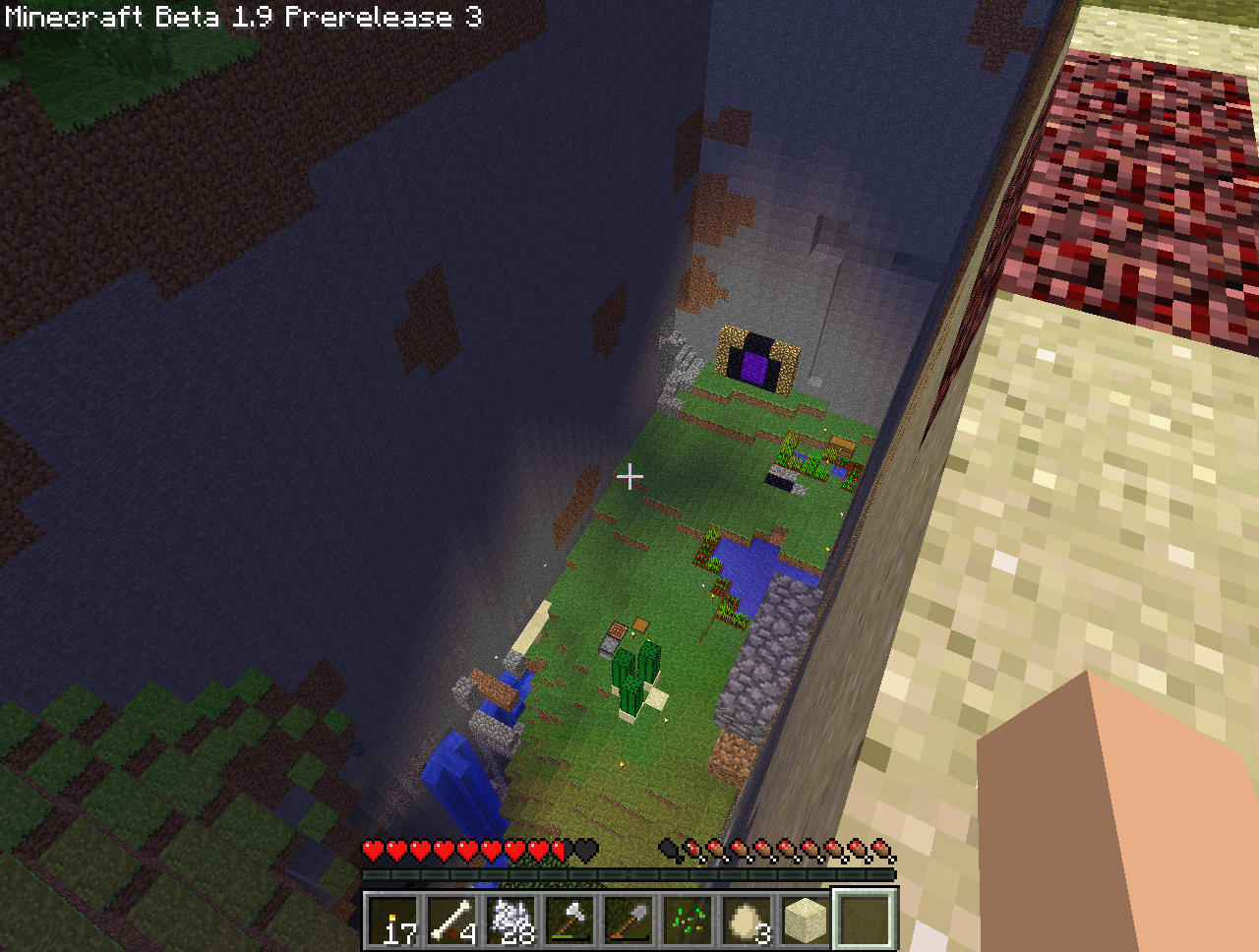Select the torch stack hotbar slot

click(x=393, y=921)
